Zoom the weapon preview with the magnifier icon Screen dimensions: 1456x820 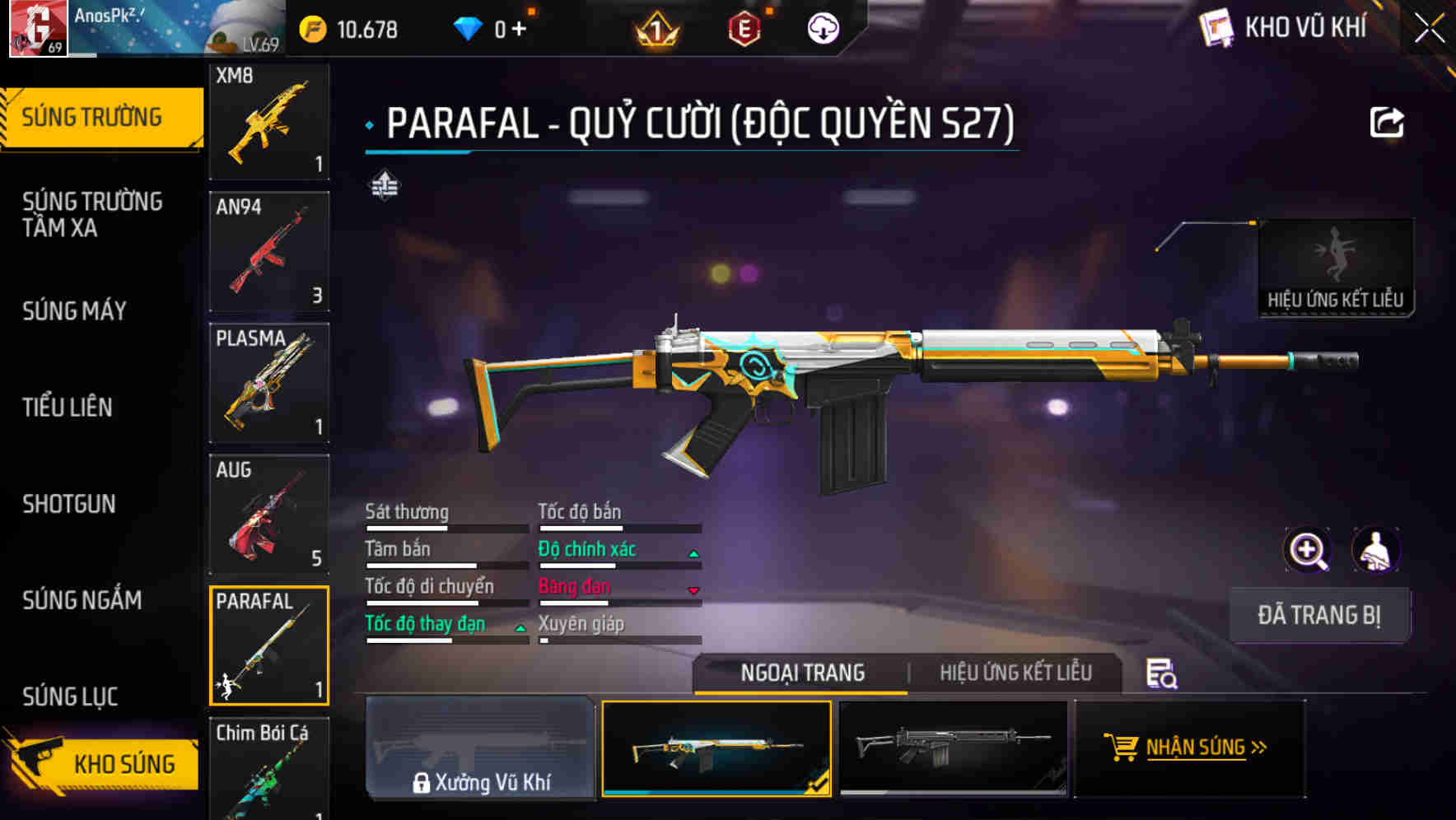1306,550
